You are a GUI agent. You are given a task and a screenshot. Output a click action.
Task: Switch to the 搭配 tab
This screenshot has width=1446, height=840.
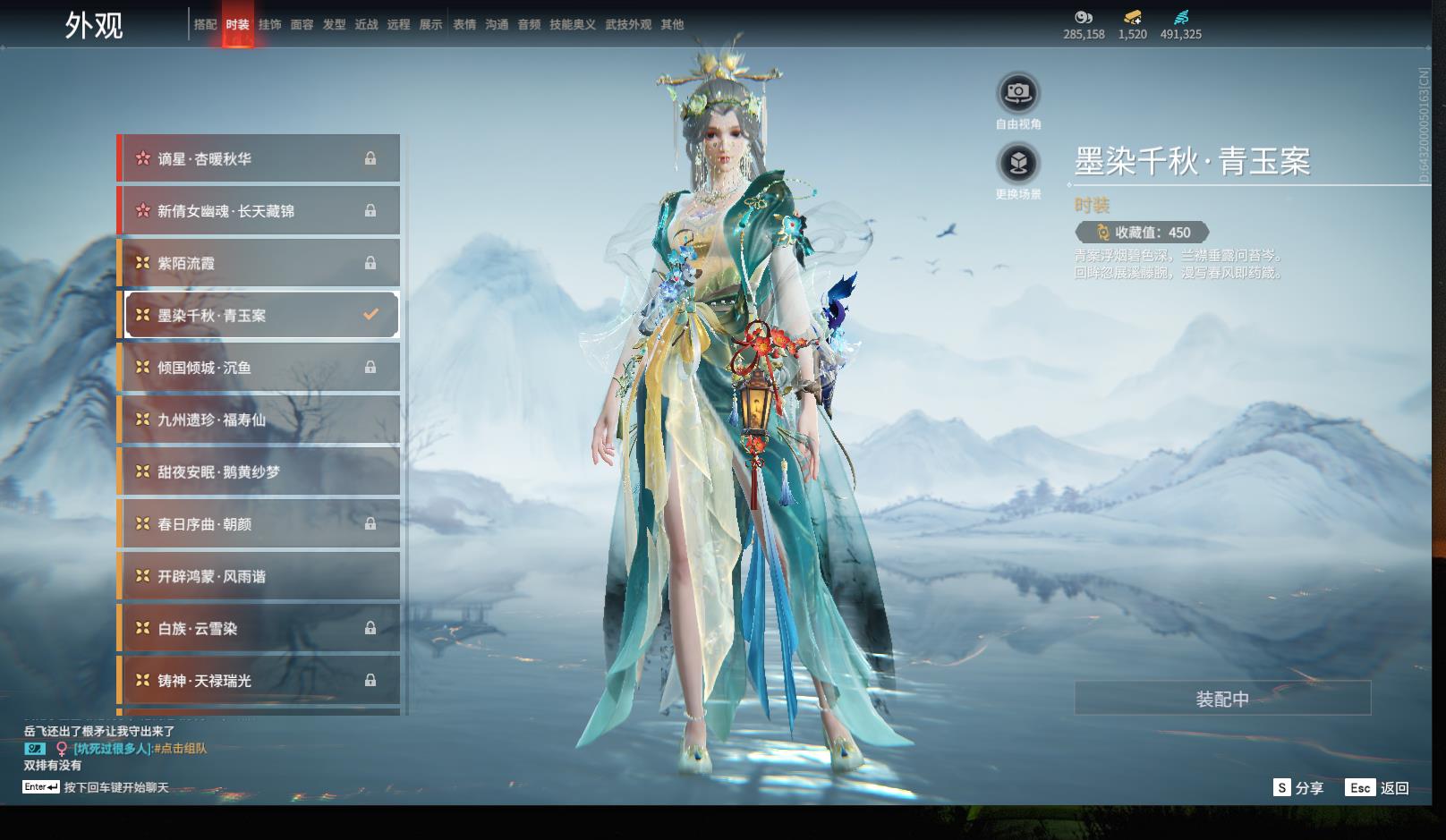(206, 25)
